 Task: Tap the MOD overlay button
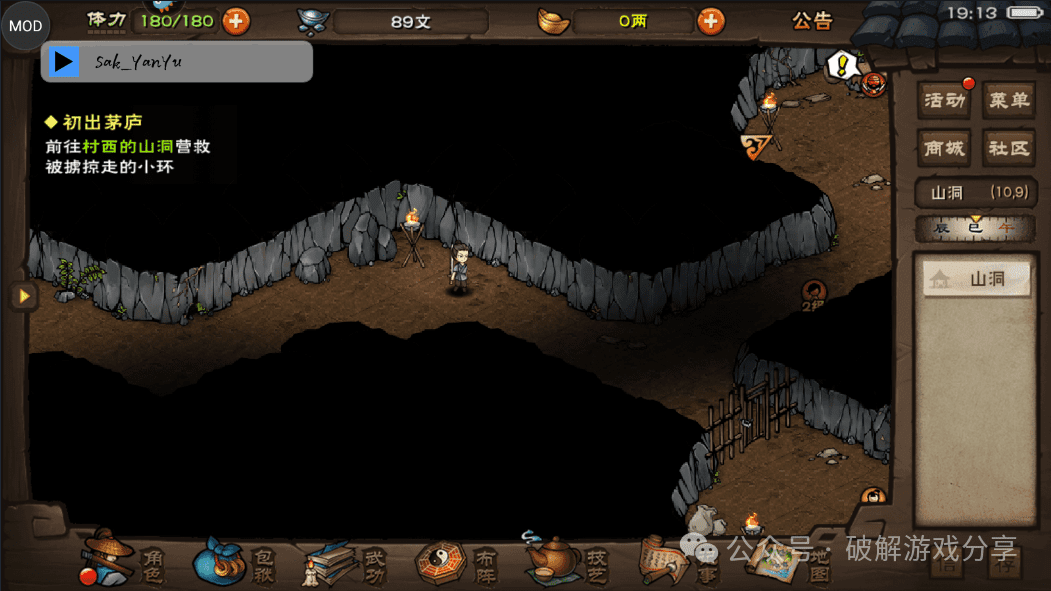(26, 27)
